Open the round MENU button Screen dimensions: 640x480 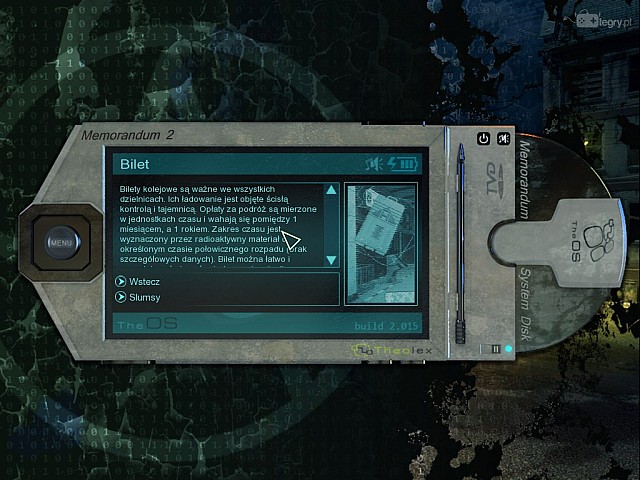coord(61,241)
